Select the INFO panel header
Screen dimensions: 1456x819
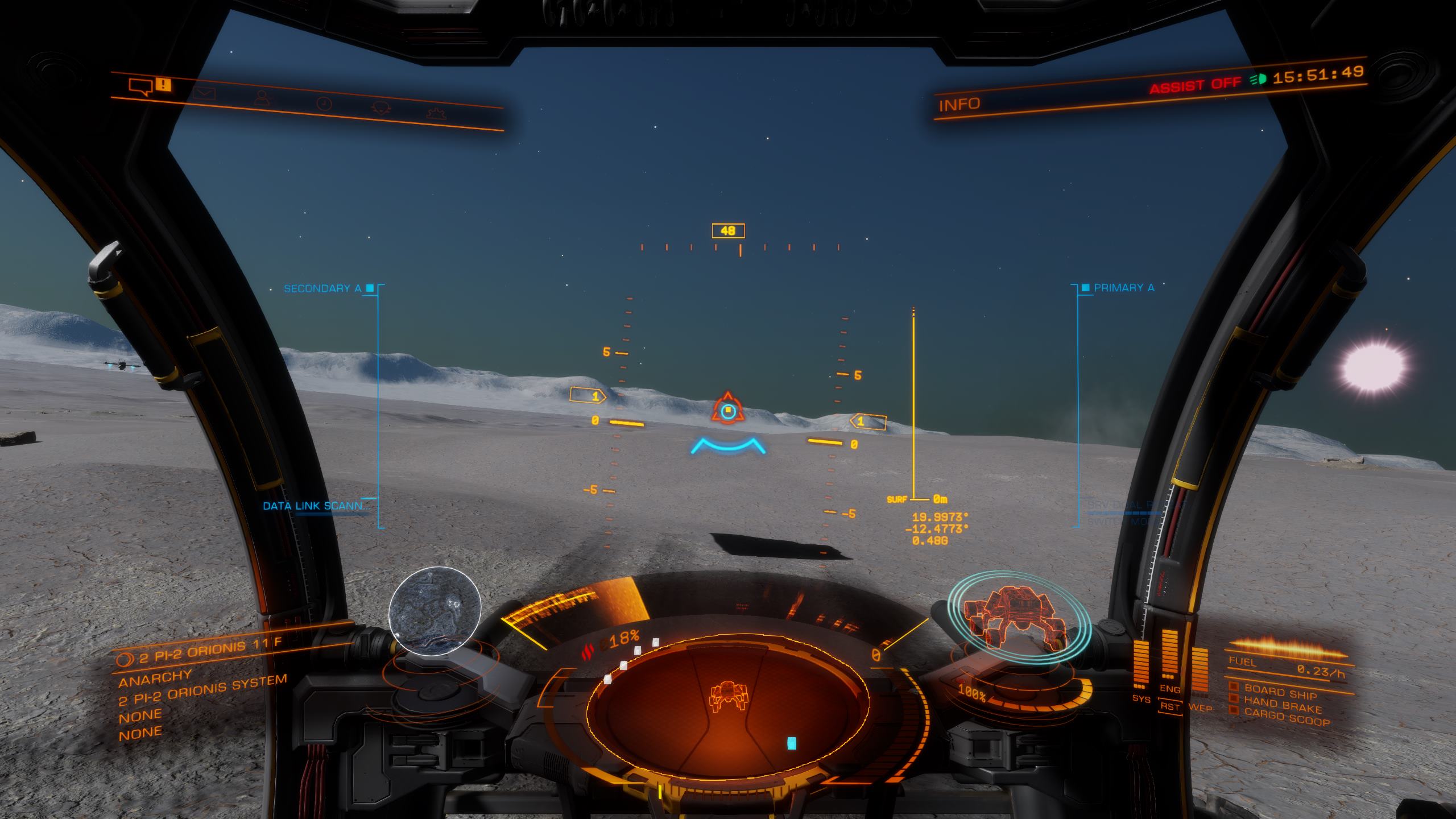[959, 105]
